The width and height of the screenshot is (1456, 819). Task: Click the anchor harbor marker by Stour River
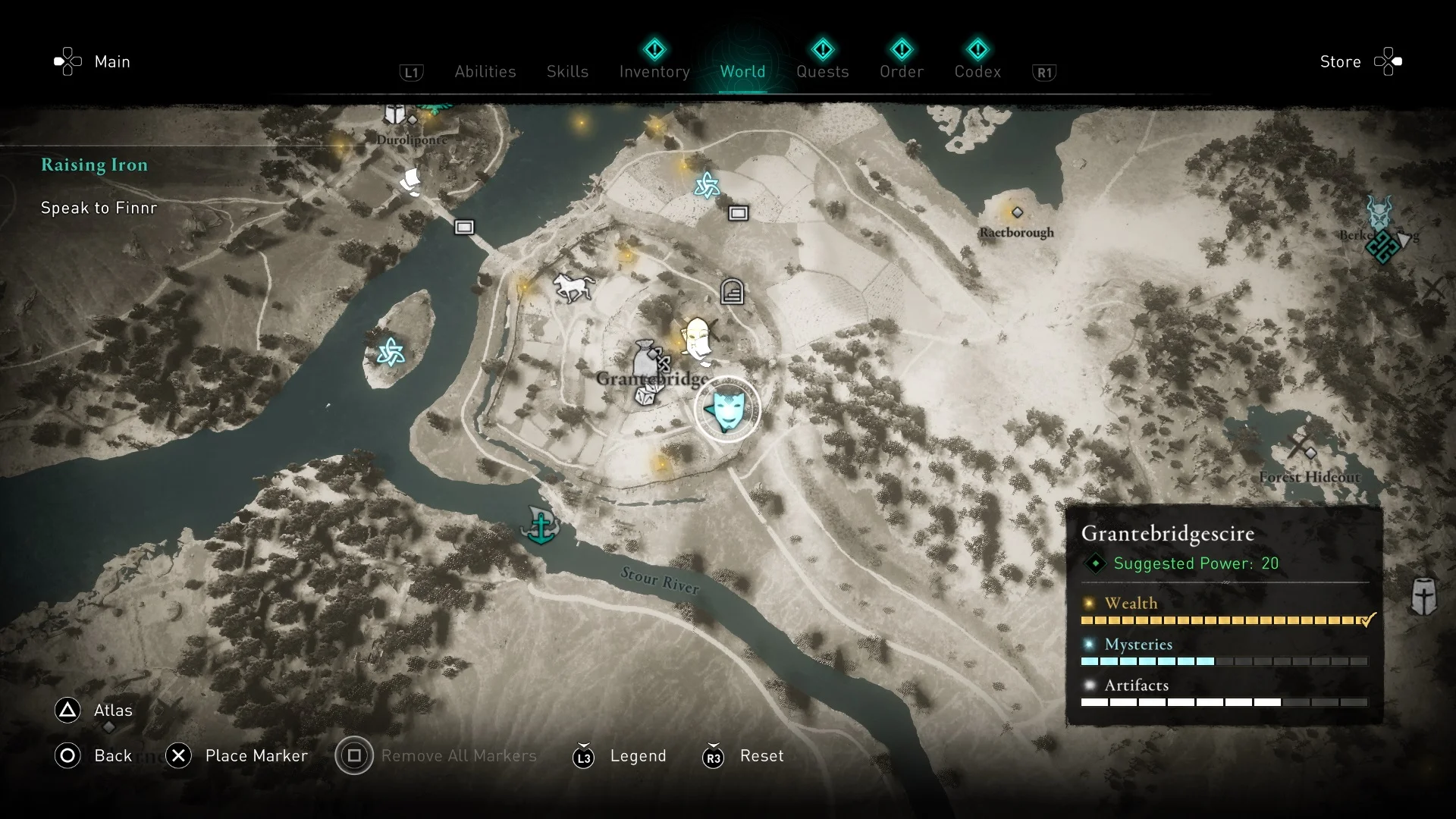(x=541, y=526)
